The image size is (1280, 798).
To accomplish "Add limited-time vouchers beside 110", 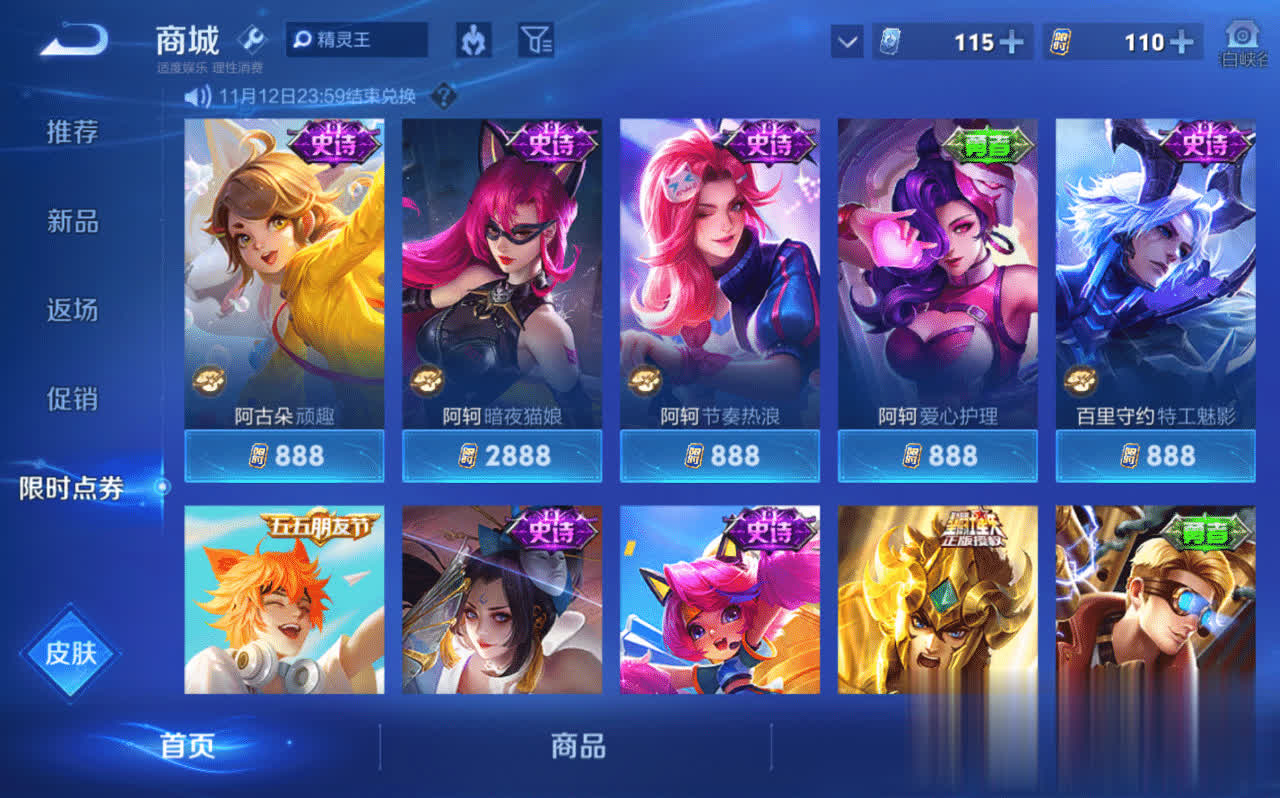I will [1182, 42].
